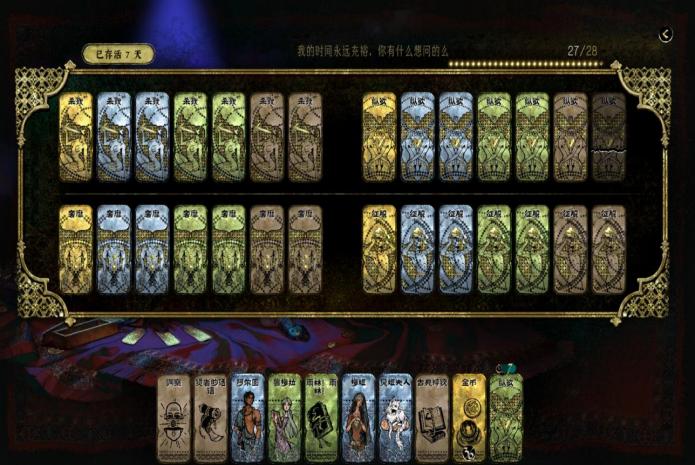Choose the green card with a black book
The image size is (695, 465).
coord(321,418)
